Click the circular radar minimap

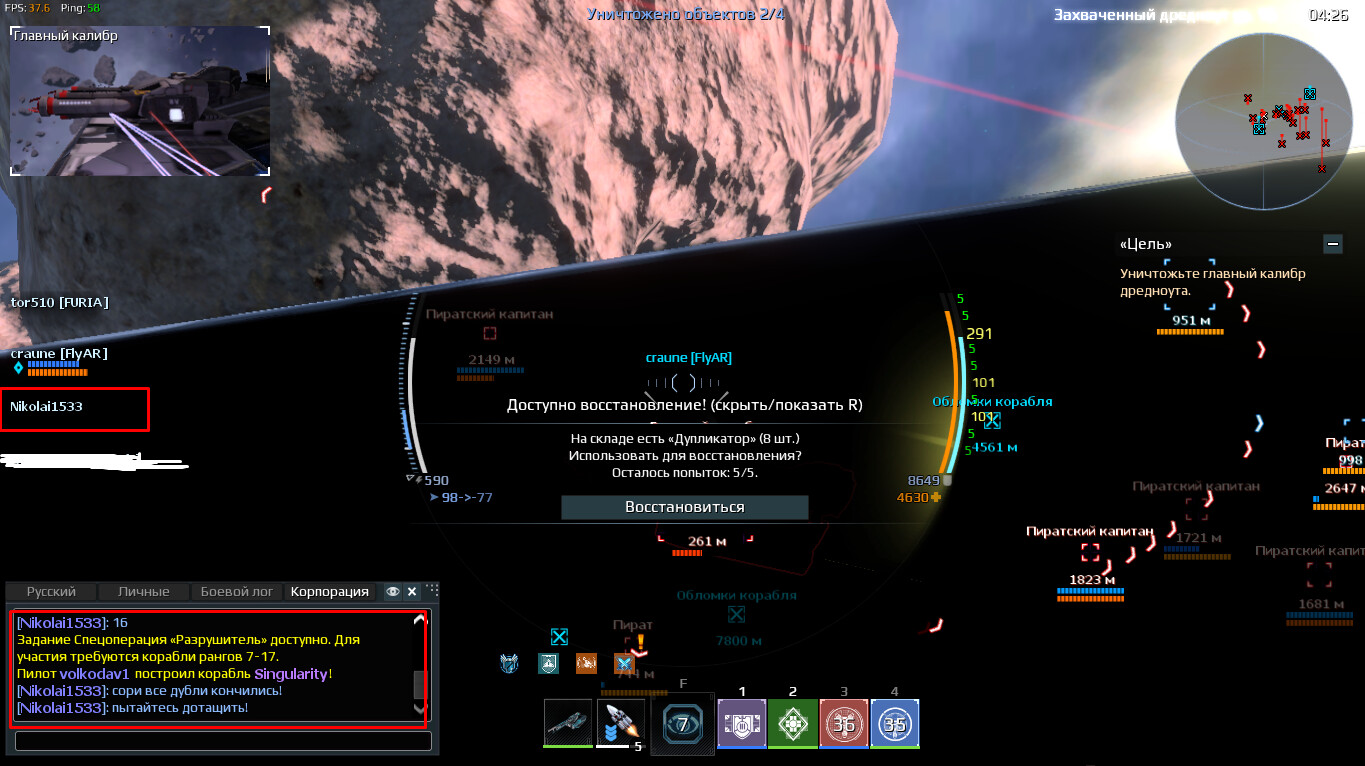[x=1262, y=121]
